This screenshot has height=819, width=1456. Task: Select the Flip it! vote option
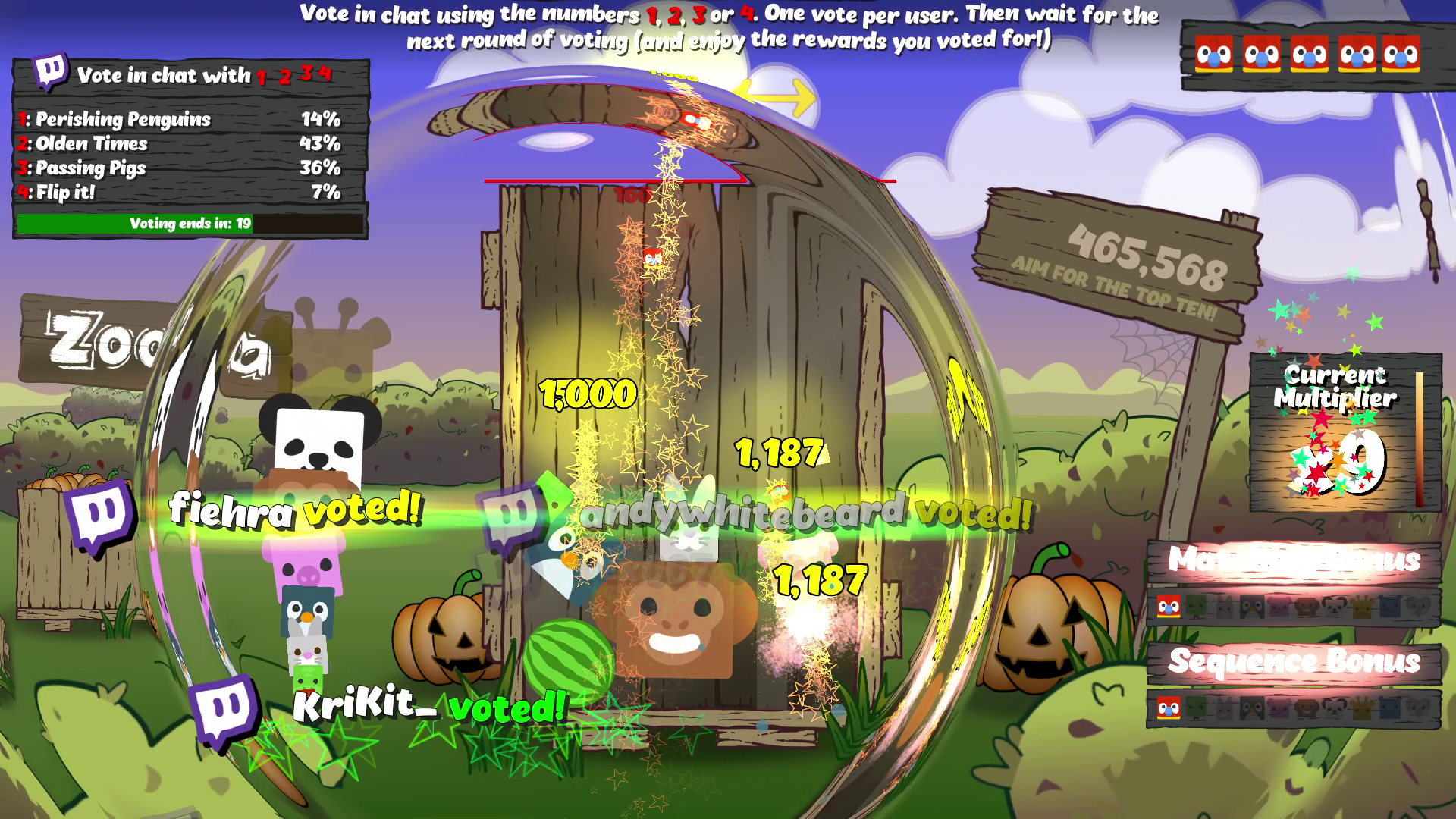(65, 192)
